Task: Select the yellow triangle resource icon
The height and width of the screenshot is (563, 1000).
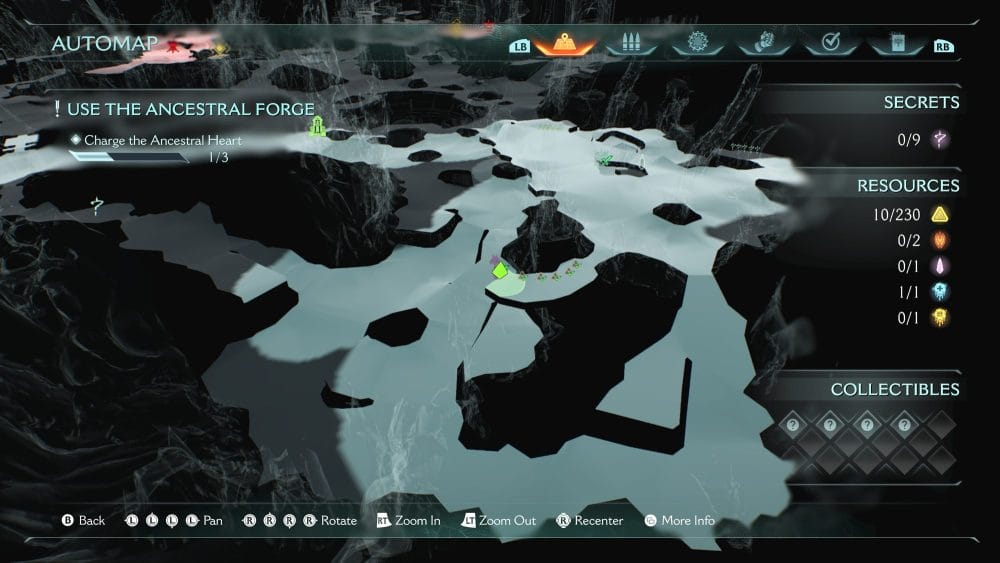Action: [x=940, y=214]
